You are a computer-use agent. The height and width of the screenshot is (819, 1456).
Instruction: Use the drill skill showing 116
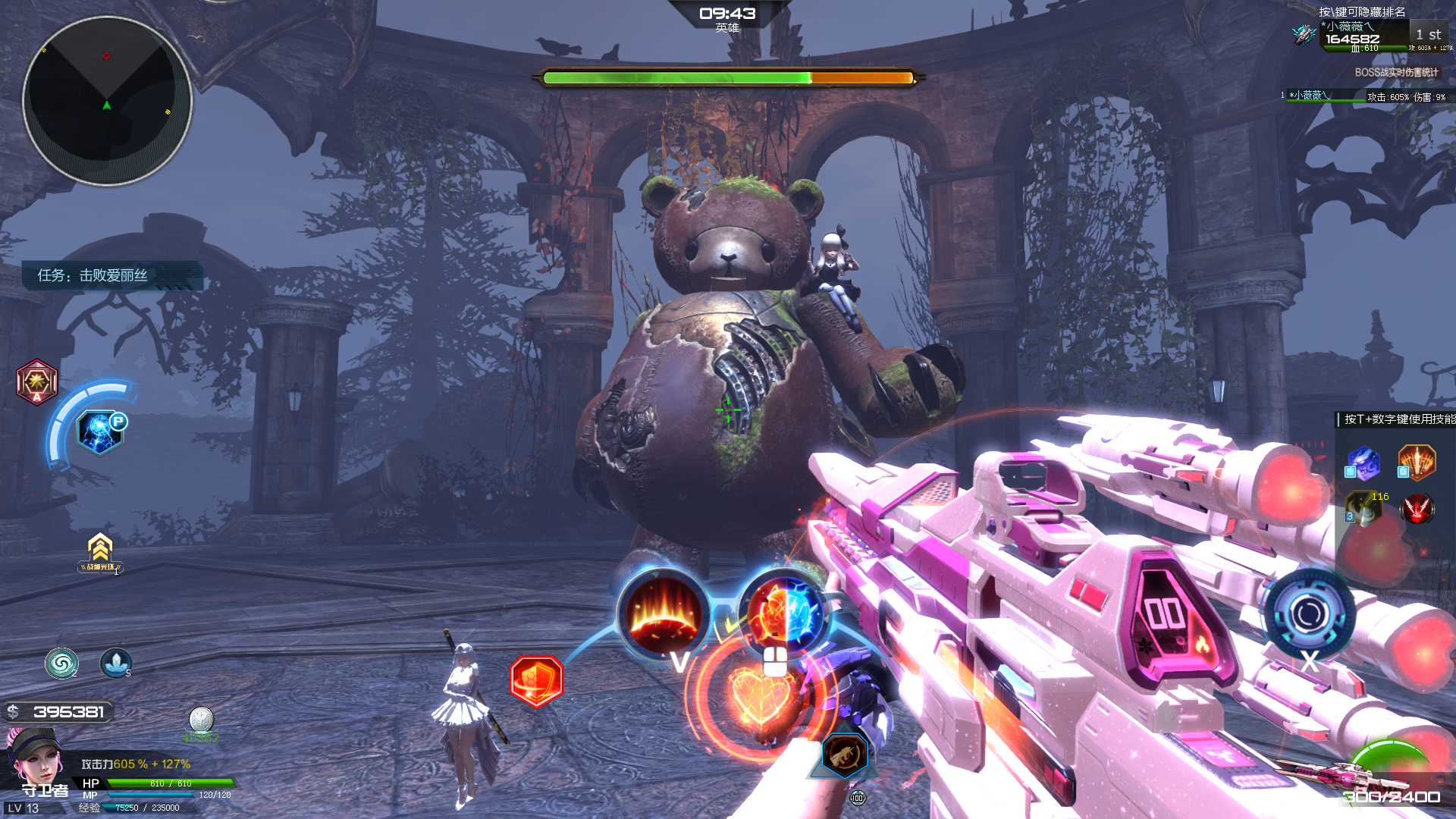point(1363,508)
